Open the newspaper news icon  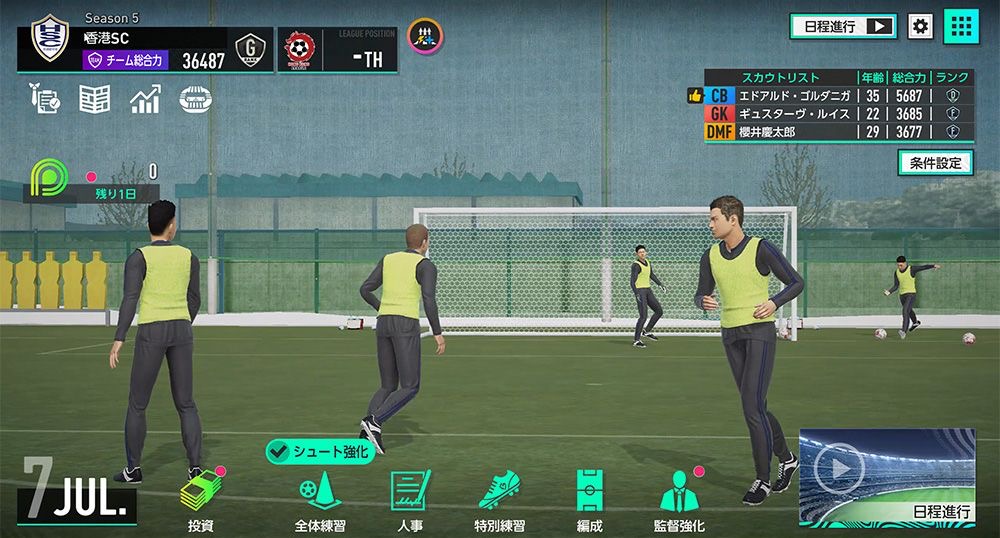[94, 99]
